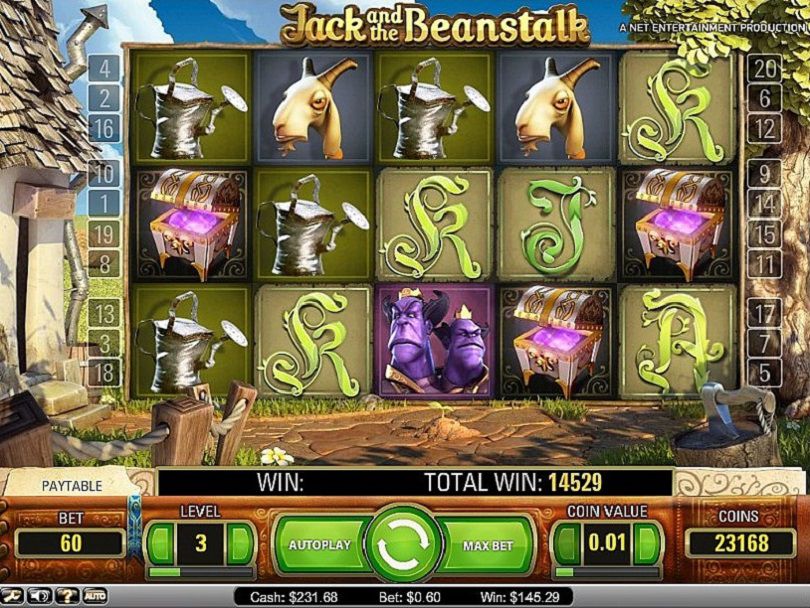Show payline number 9
The width and height of the screenshot is (810, 608).
pos(764,173)
